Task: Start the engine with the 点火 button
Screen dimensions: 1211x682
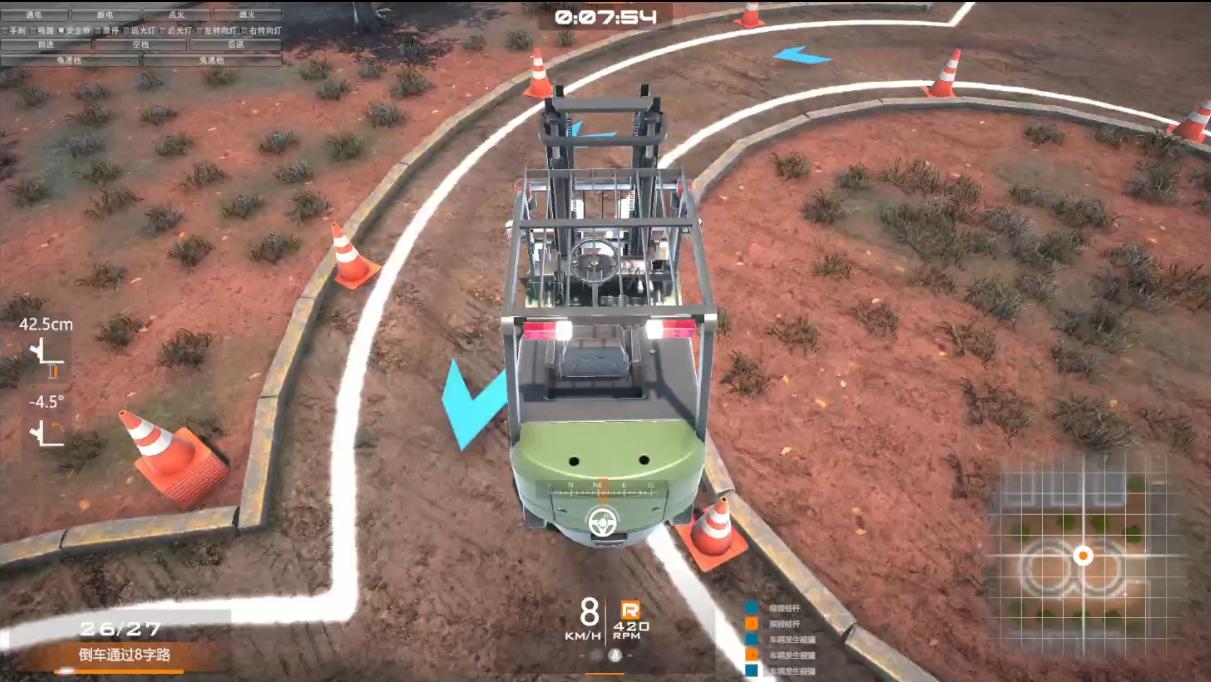Action: pyautogui.click(x=176, y=15)
